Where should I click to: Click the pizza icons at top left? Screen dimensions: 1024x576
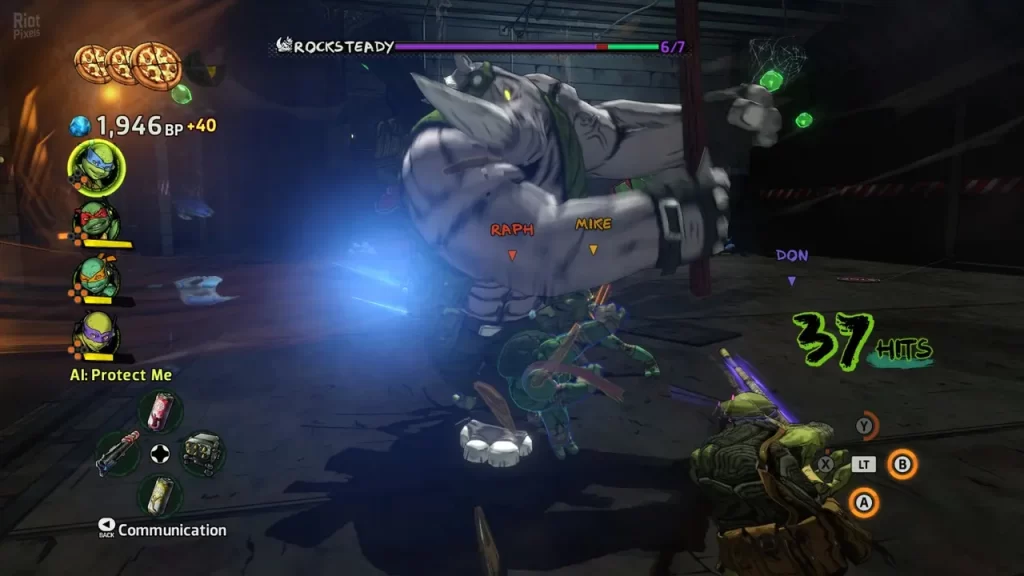tap(126, 64)
